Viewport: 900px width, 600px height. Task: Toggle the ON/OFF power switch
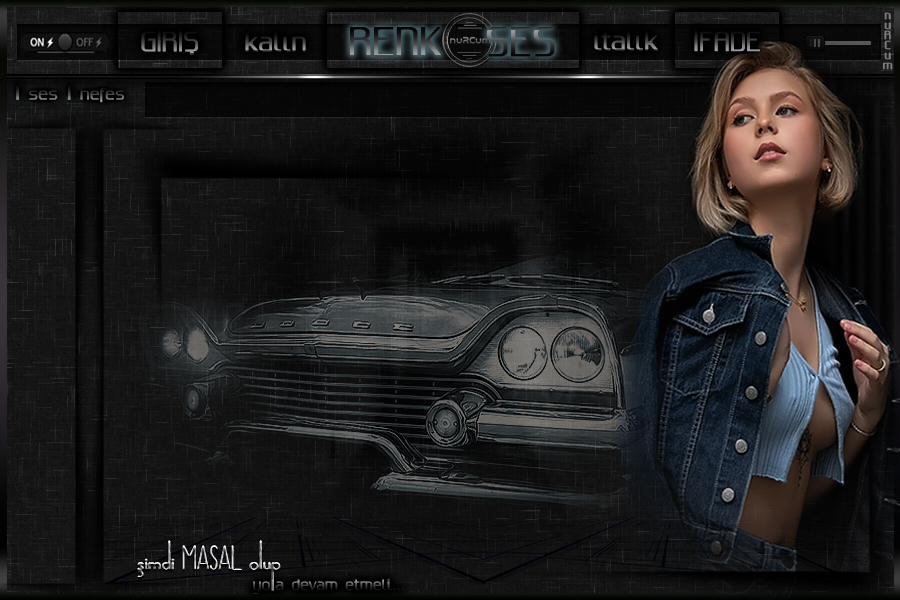pos(66,42)
